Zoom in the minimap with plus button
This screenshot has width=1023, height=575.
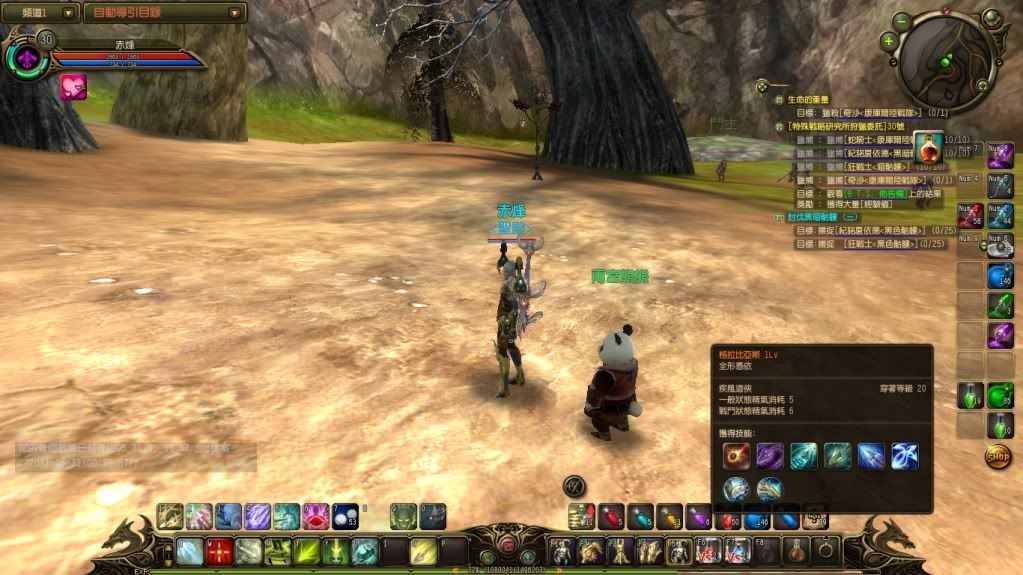click(x=888, y=41)
